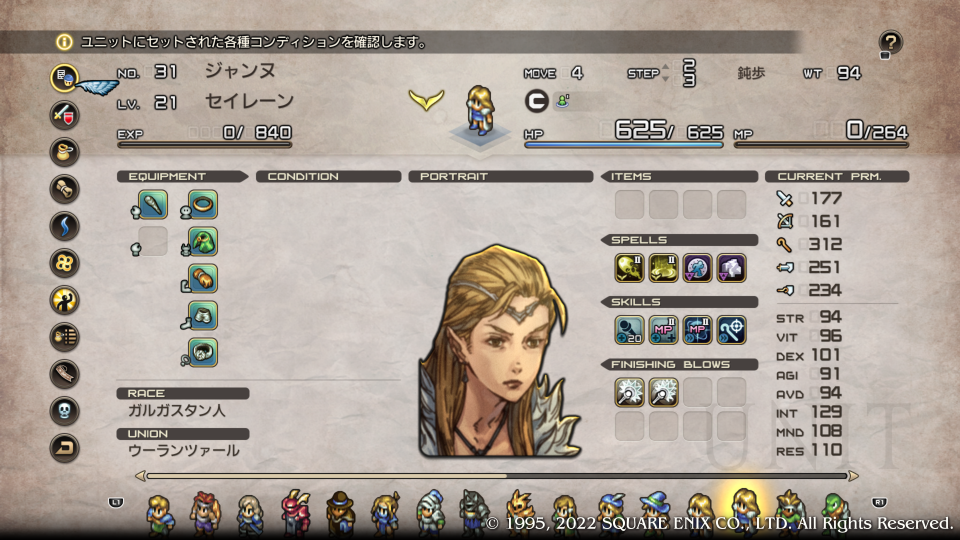This screenshot has height=540, width=960.
Task: Select the blue wizard-hat unit sprite
Action: click(x=655, y=511)
